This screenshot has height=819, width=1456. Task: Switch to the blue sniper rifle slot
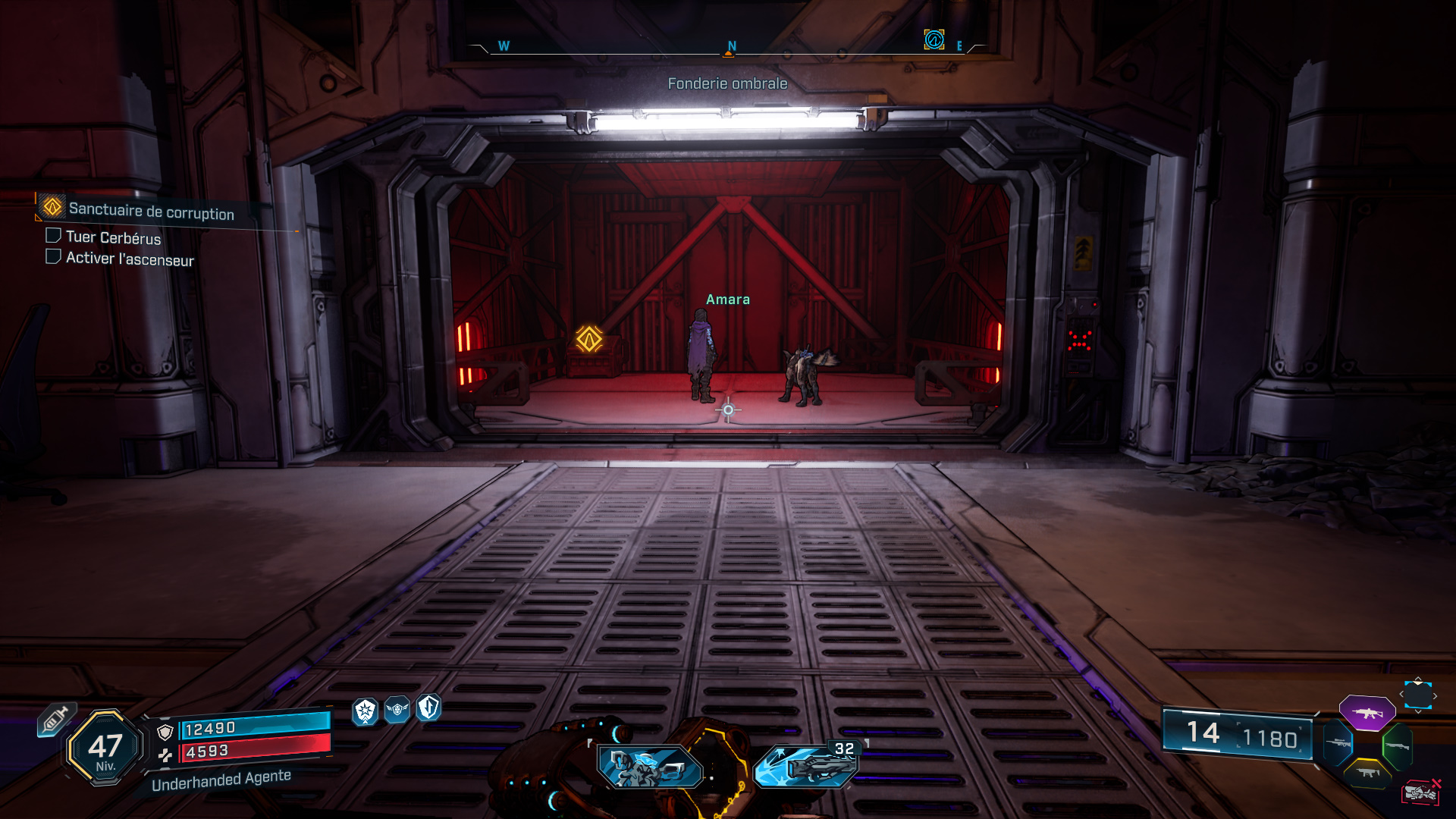(x=1338, y=742)
